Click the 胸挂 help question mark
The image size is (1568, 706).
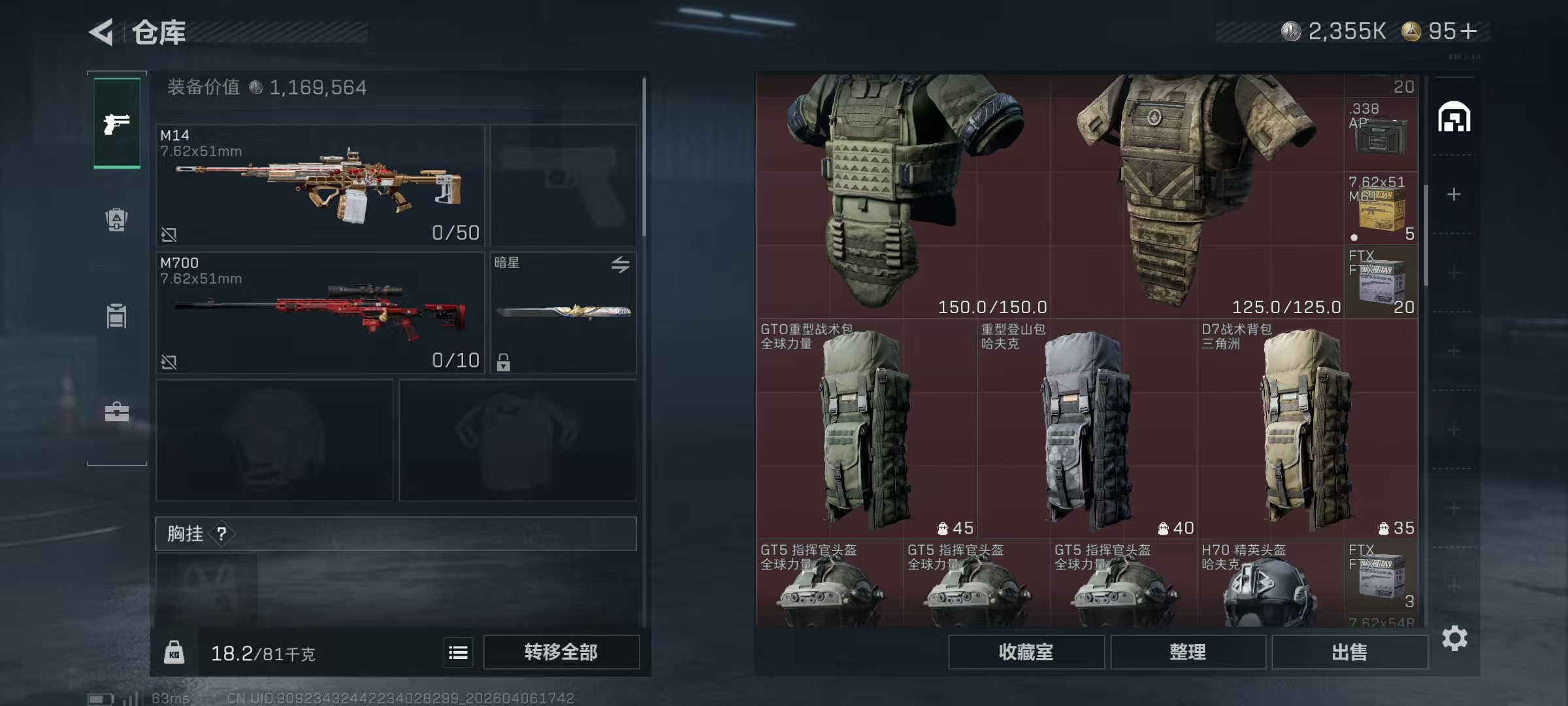coord(221,534)
